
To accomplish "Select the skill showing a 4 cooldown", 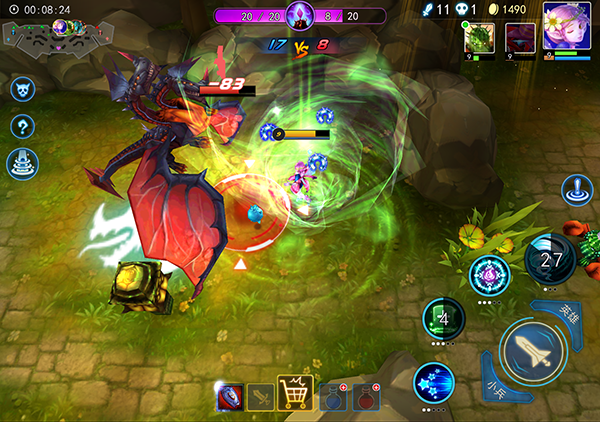I will click(444, 318).
